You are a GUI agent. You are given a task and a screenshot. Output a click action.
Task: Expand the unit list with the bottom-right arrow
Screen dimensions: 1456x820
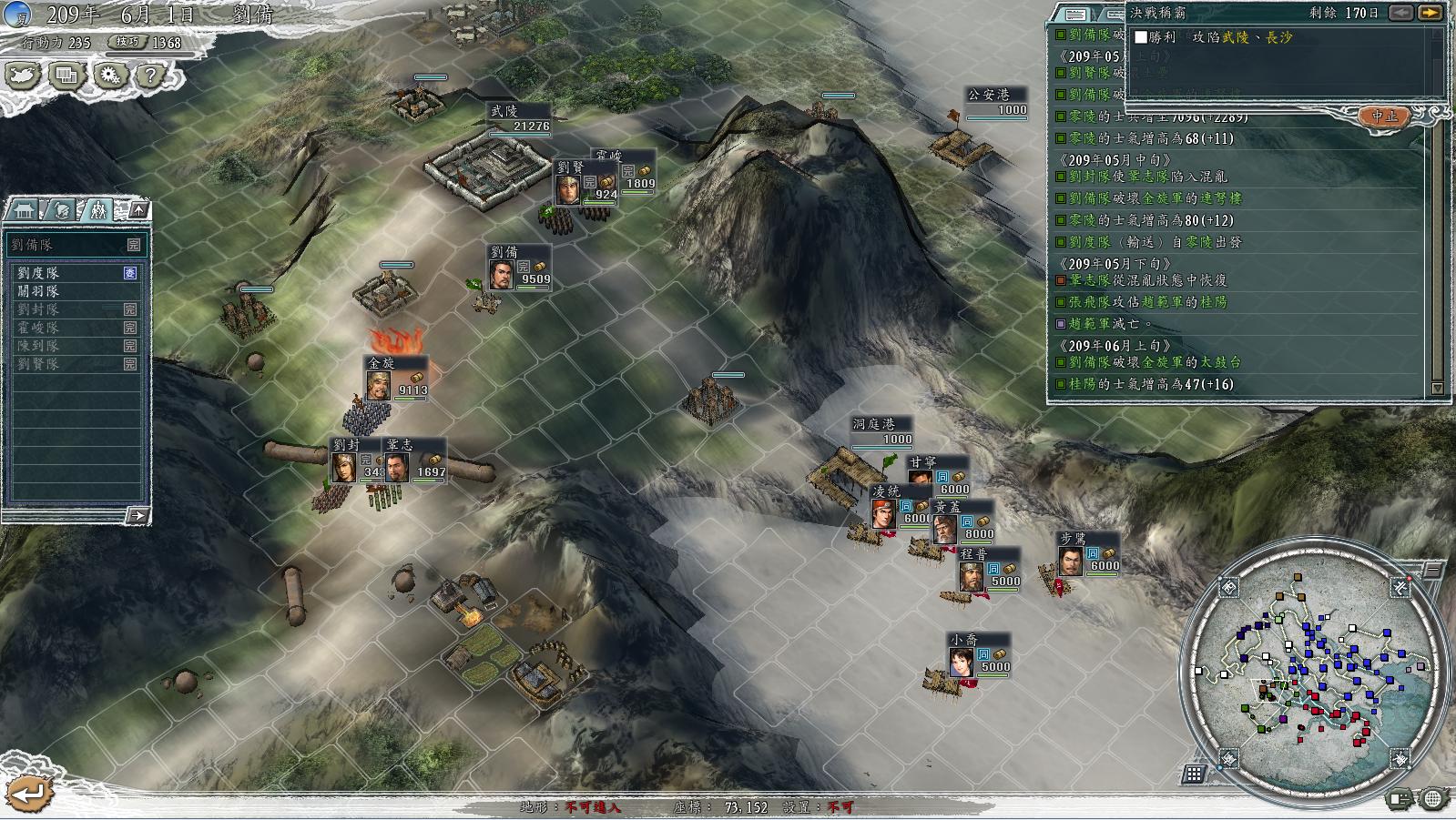(x=139, y=515)
